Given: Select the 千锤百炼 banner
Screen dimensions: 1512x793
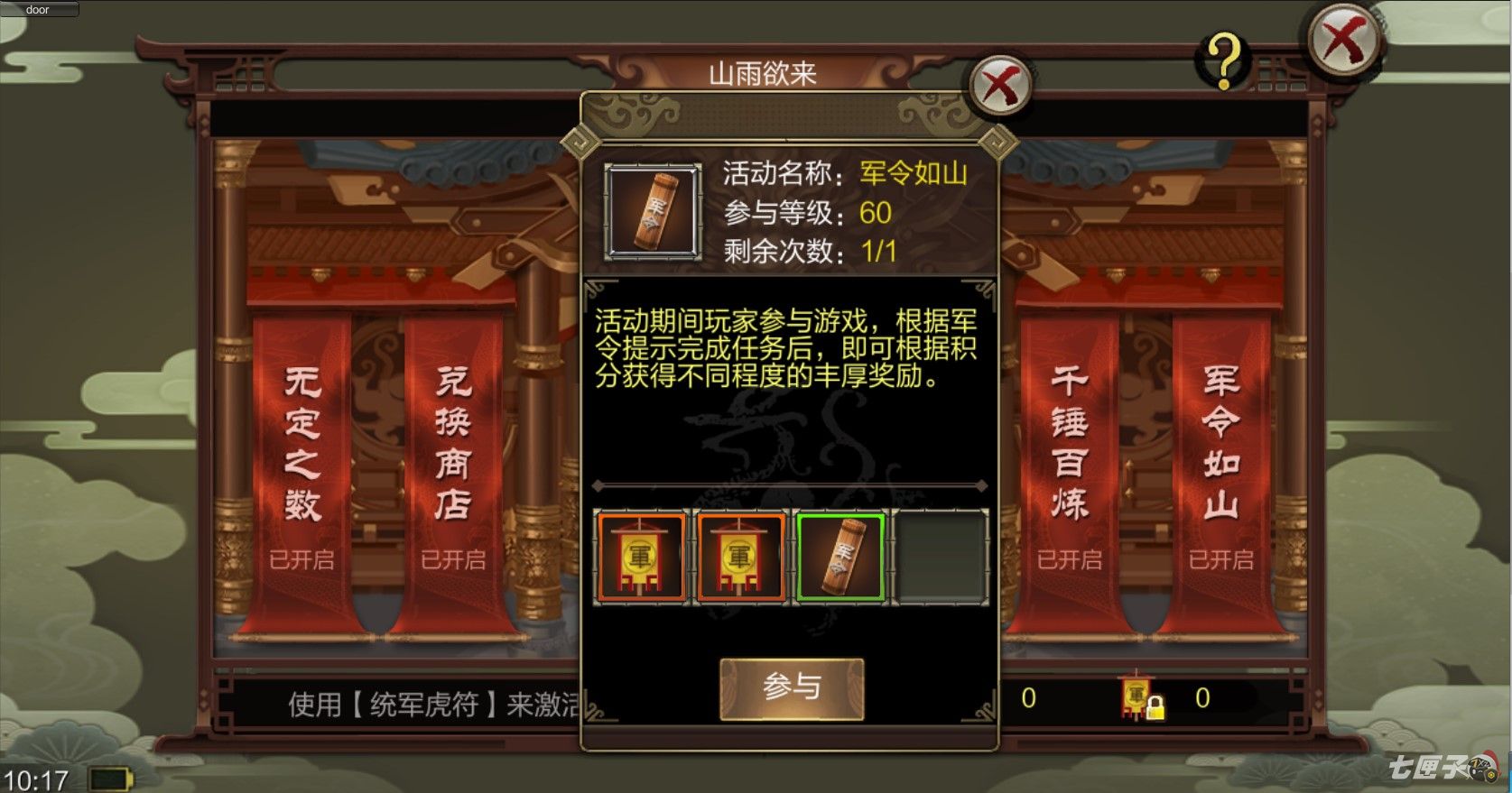Looking at the screenshot, I should pos(1070,442).
